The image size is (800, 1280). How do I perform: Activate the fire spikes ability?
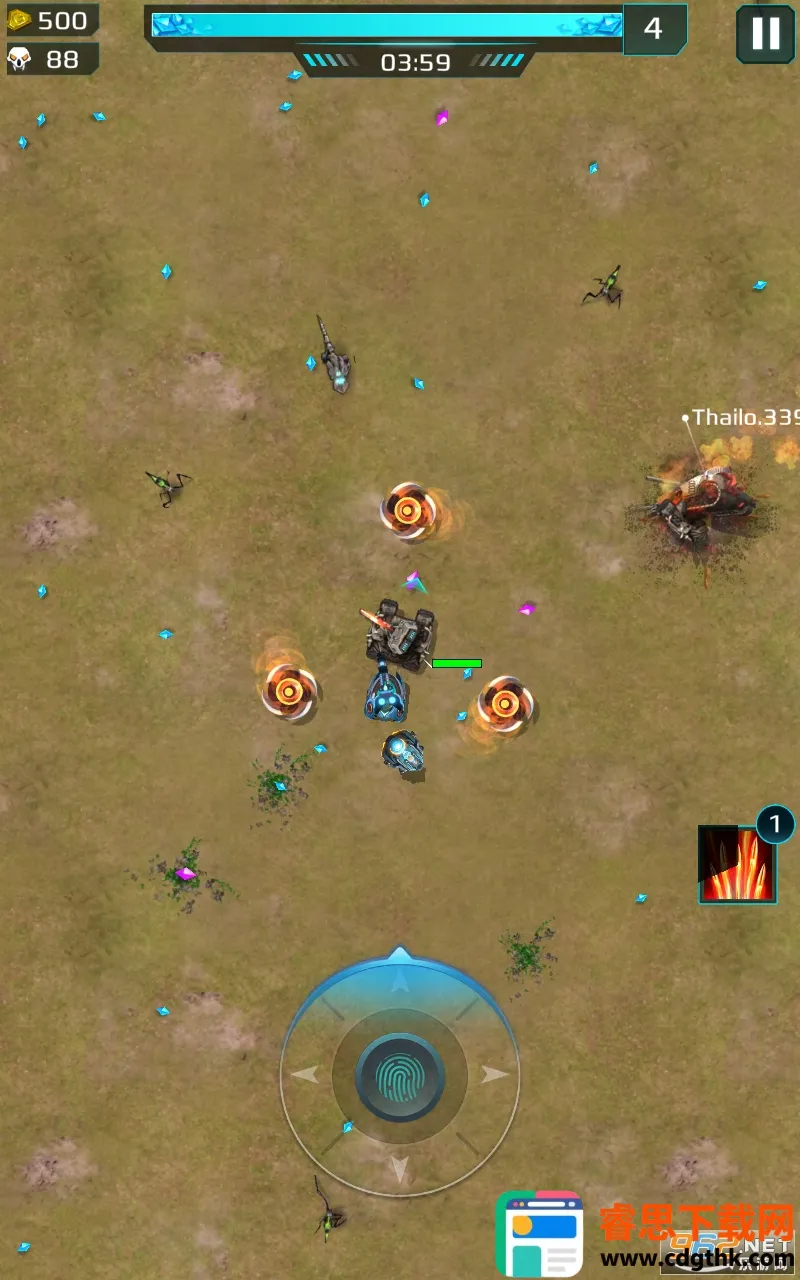pos(737,865)
